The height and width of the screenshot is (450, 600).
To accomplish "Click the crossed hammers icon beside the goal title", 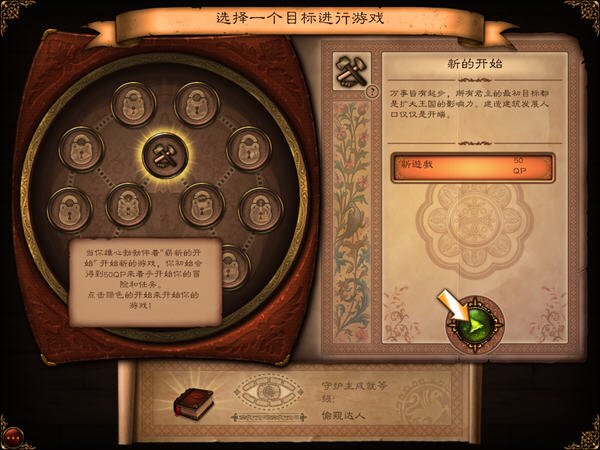I will (350, 71).
